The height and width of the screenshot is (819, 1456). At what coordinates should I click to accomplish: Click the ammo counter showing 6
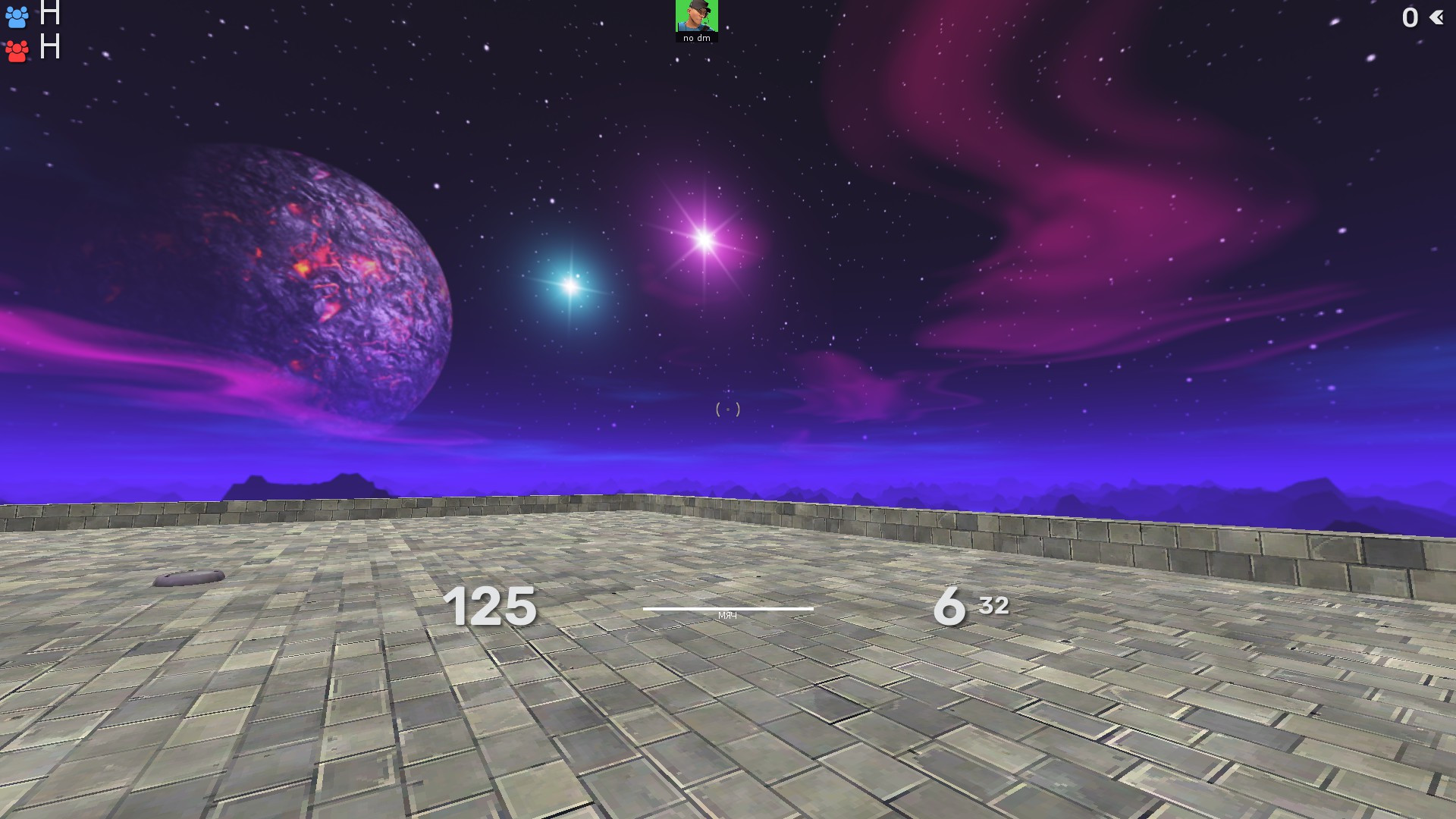[x=949, y=607]
